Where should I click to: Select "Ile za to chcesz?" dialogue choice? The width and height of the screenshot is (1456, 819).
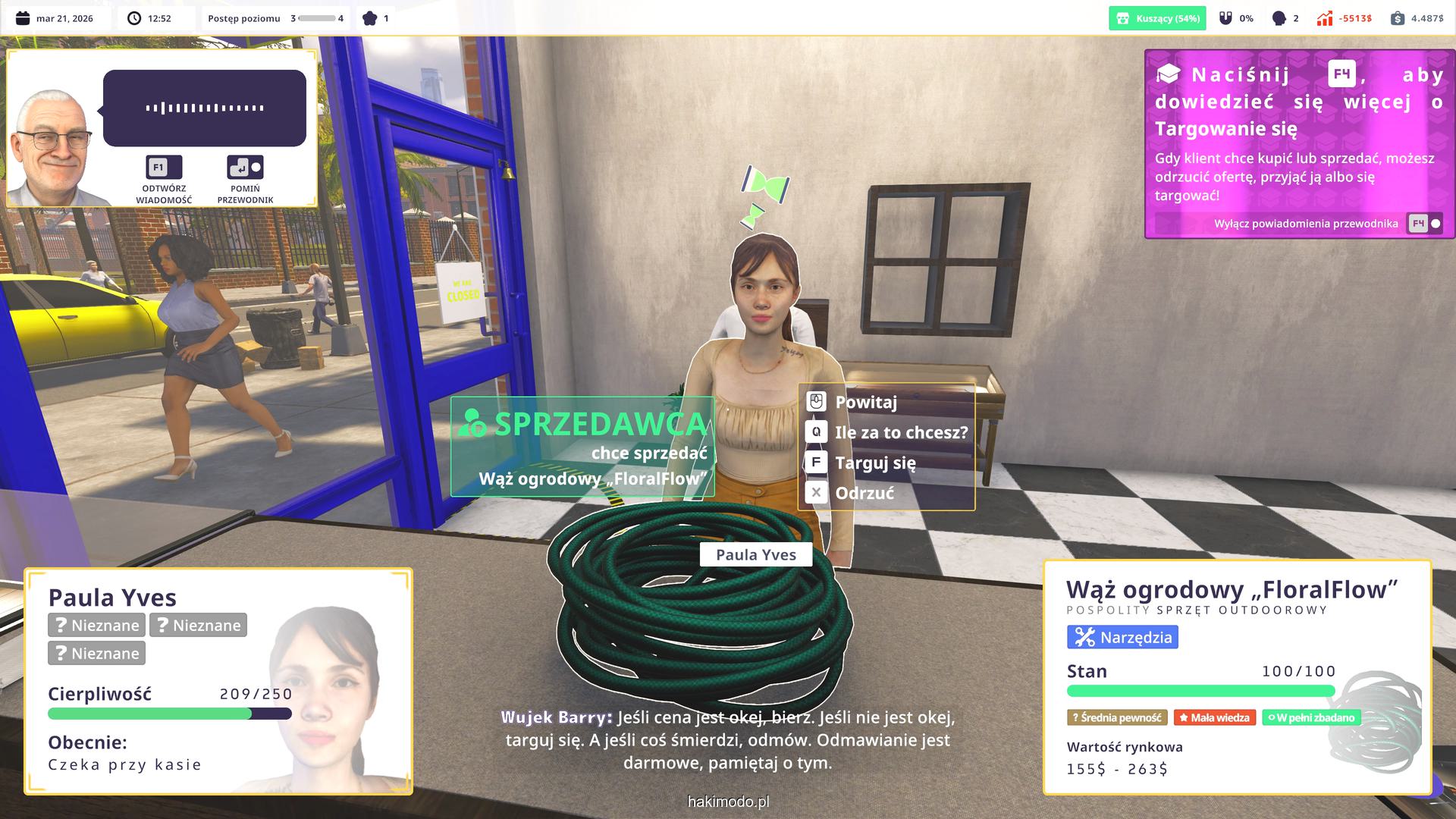pos(900,432)
